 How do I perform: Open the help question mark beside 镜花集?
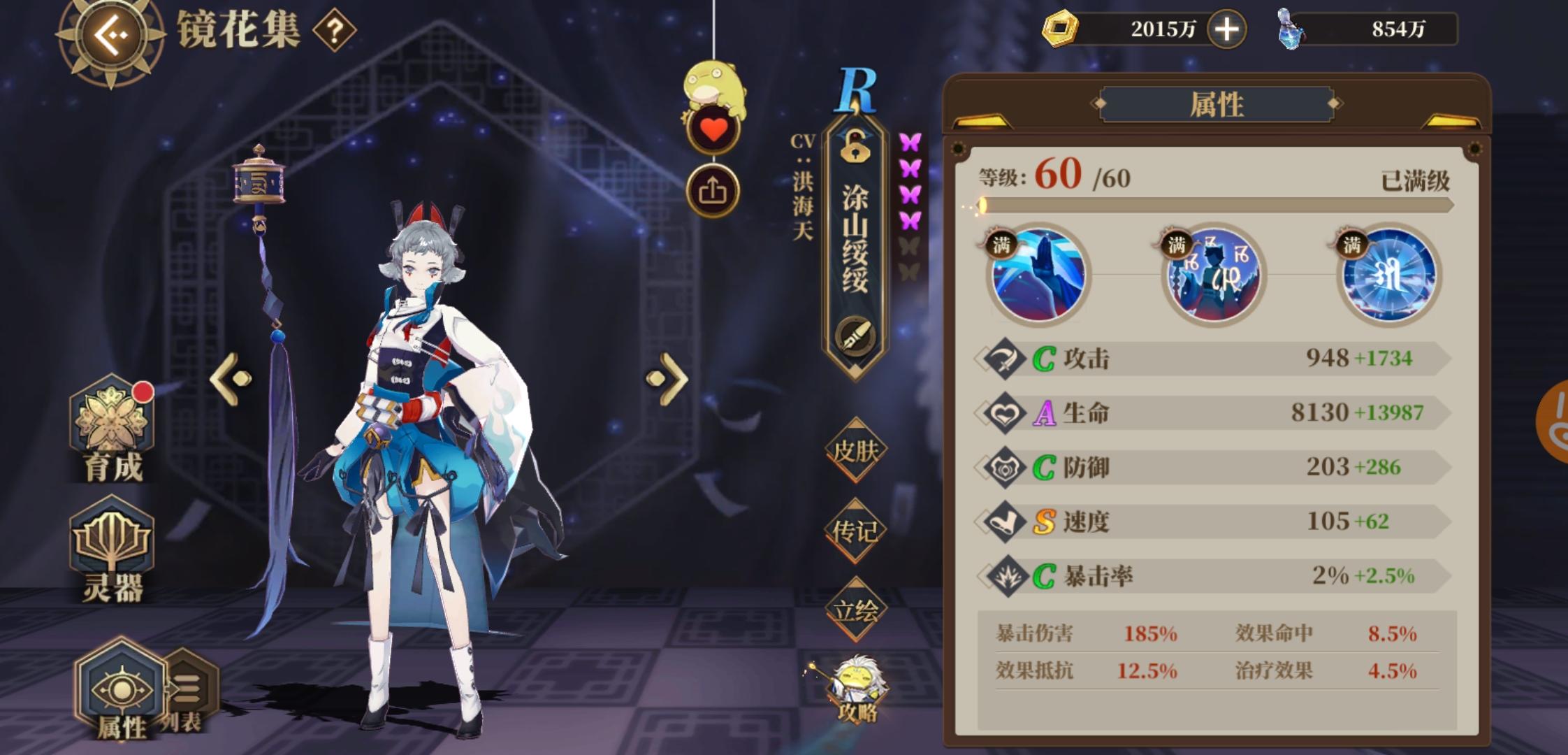pyautogui.click(x=334, y=30)
